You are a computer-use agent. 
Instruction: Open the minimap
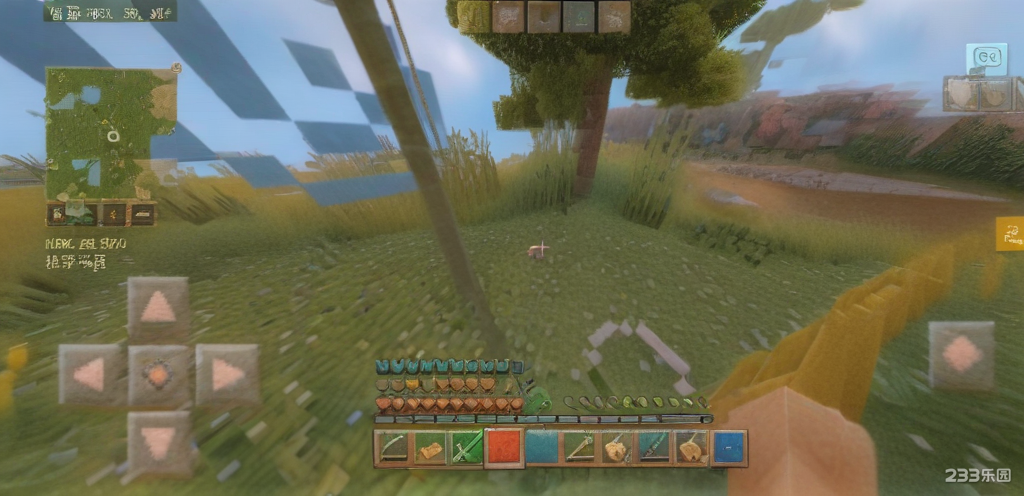click(110, 133)
